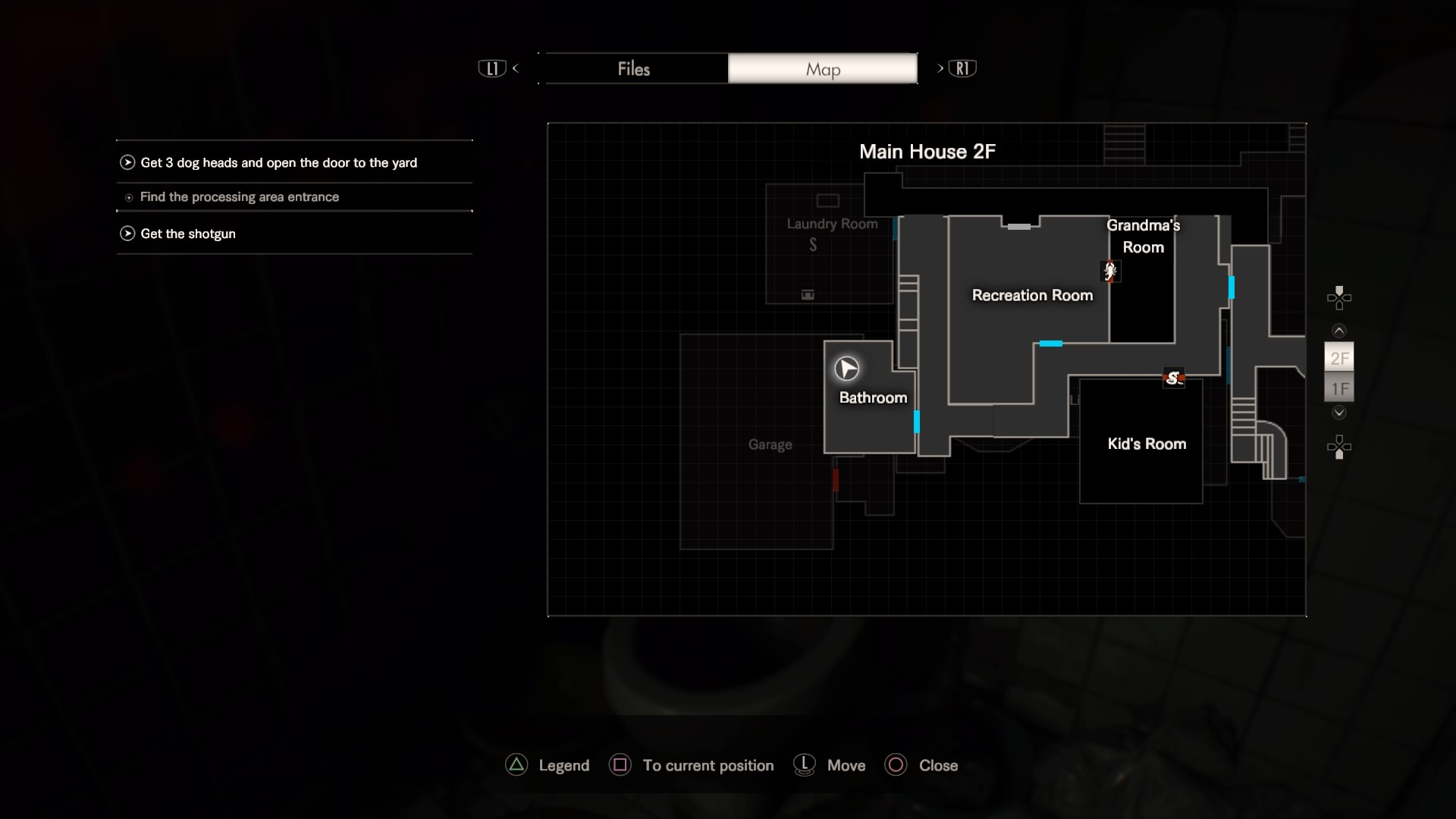Select the Kid's Room on the map
This screenshot has width=1456, height=819.
(x=1146, y=444)
